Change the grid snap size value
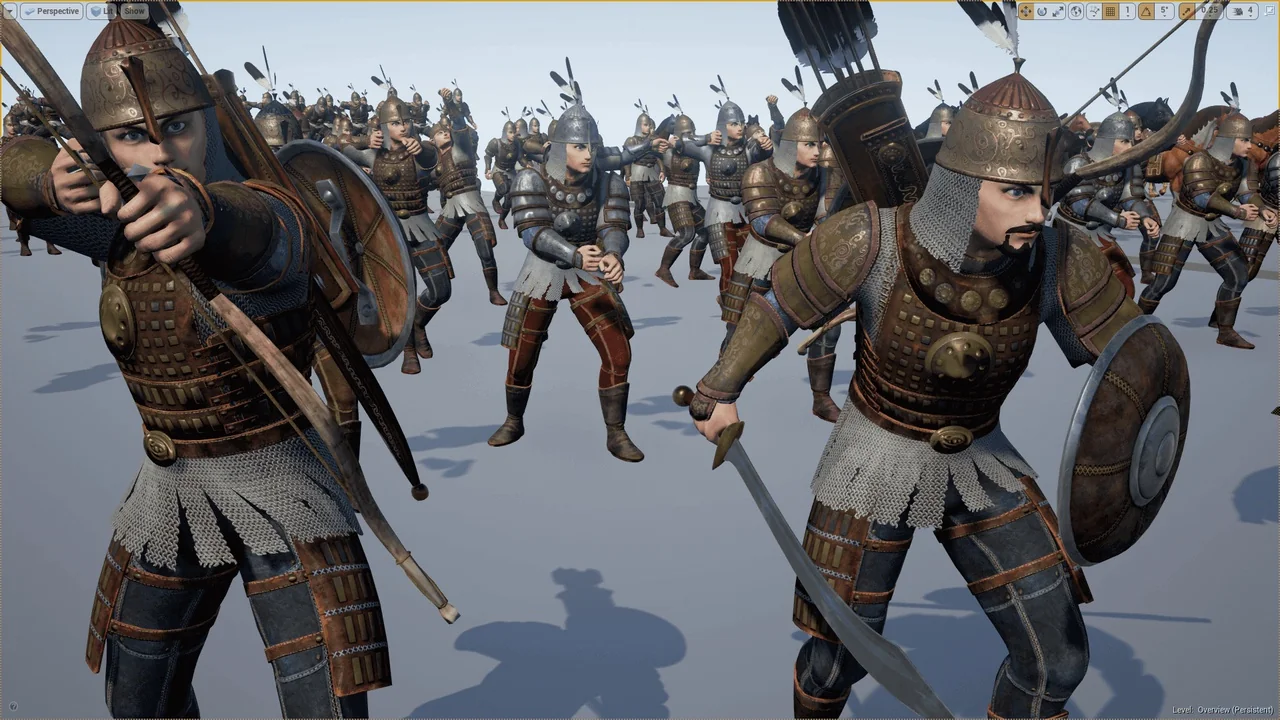This screenshot has height=720, width=1280. 1127,11
